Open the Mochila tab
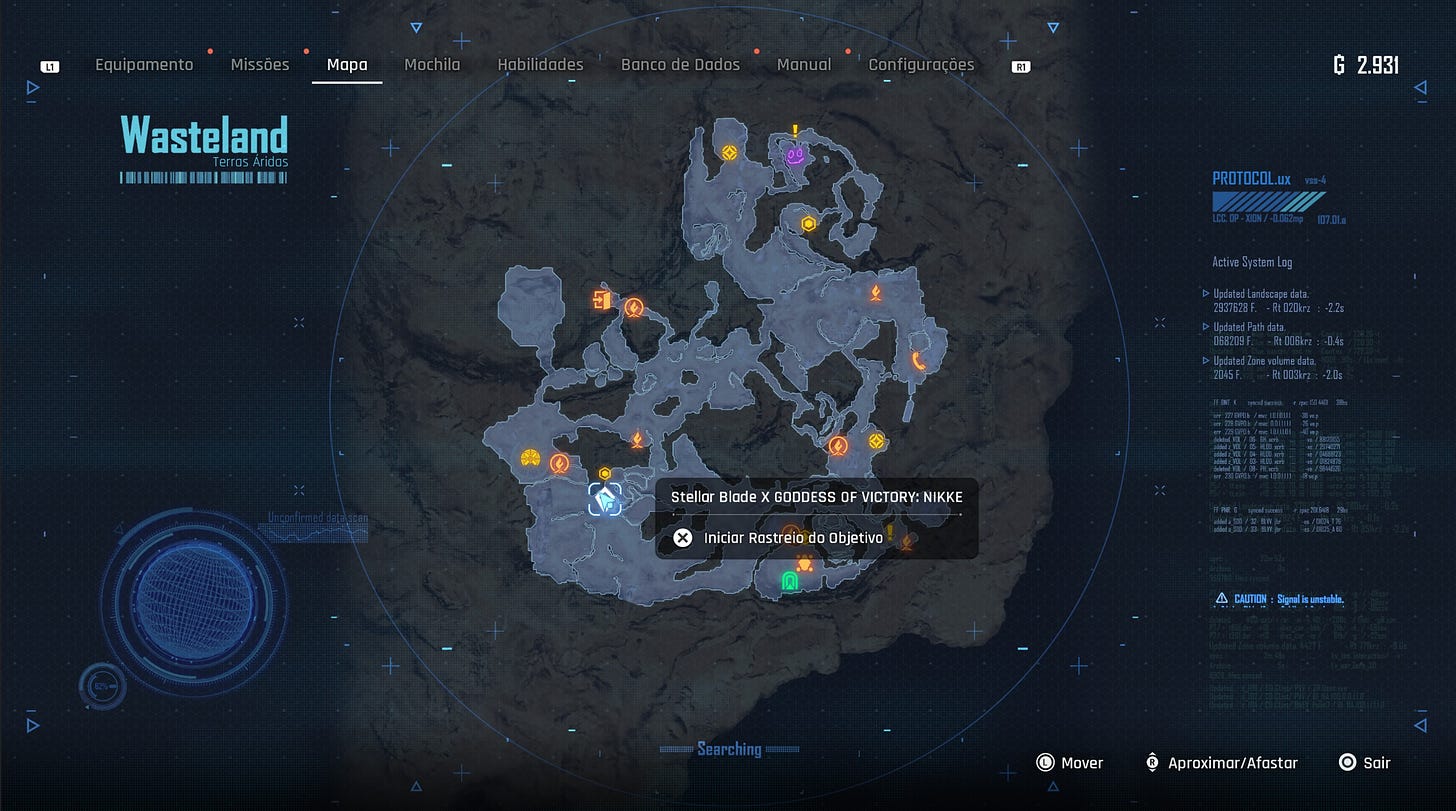Screen dimensions: 1456x811 [x=432, y=65]
